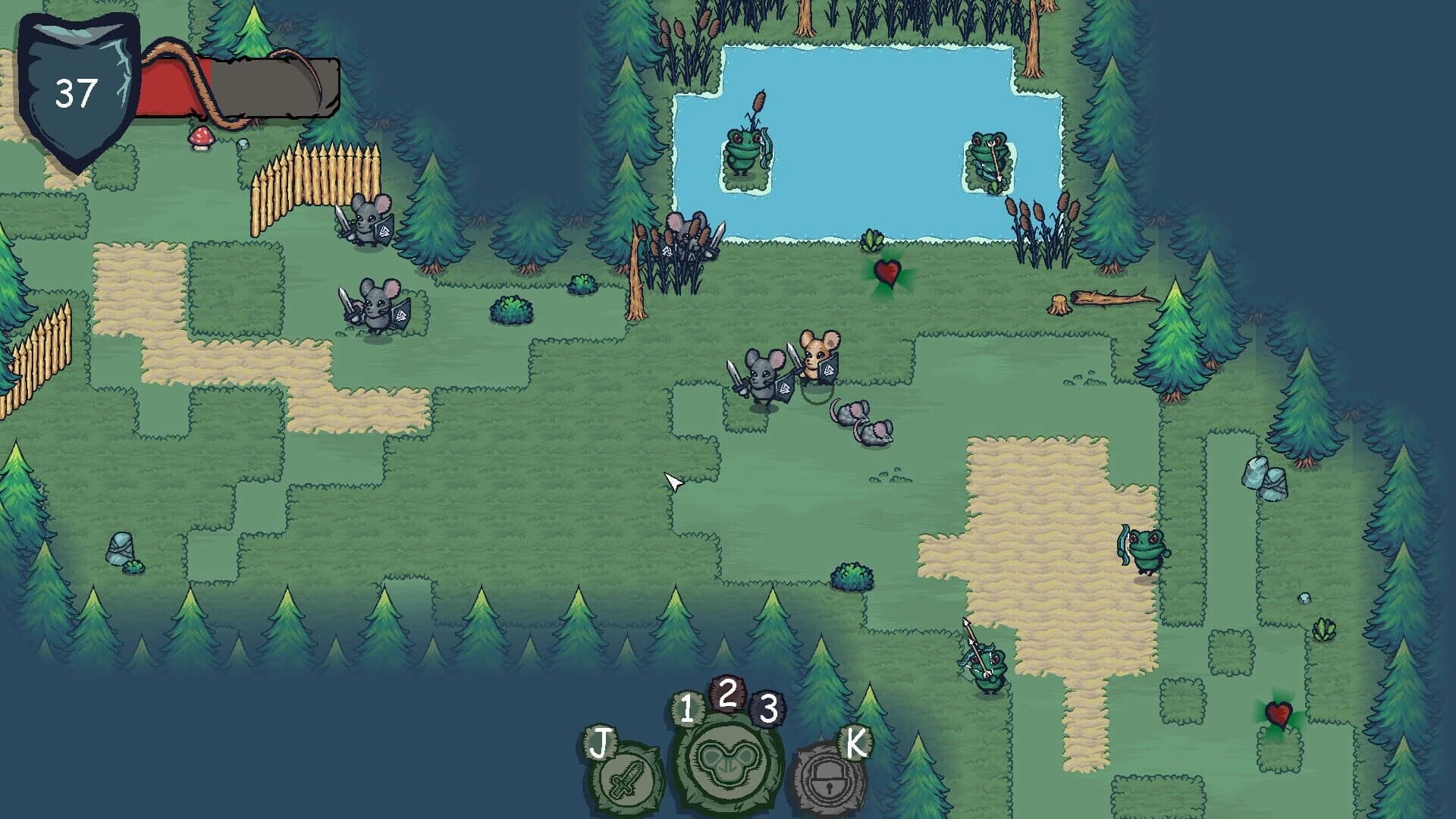1456x819 pixels.
Task: Click the "1" ability charge badge
Action: click(689, 709)
